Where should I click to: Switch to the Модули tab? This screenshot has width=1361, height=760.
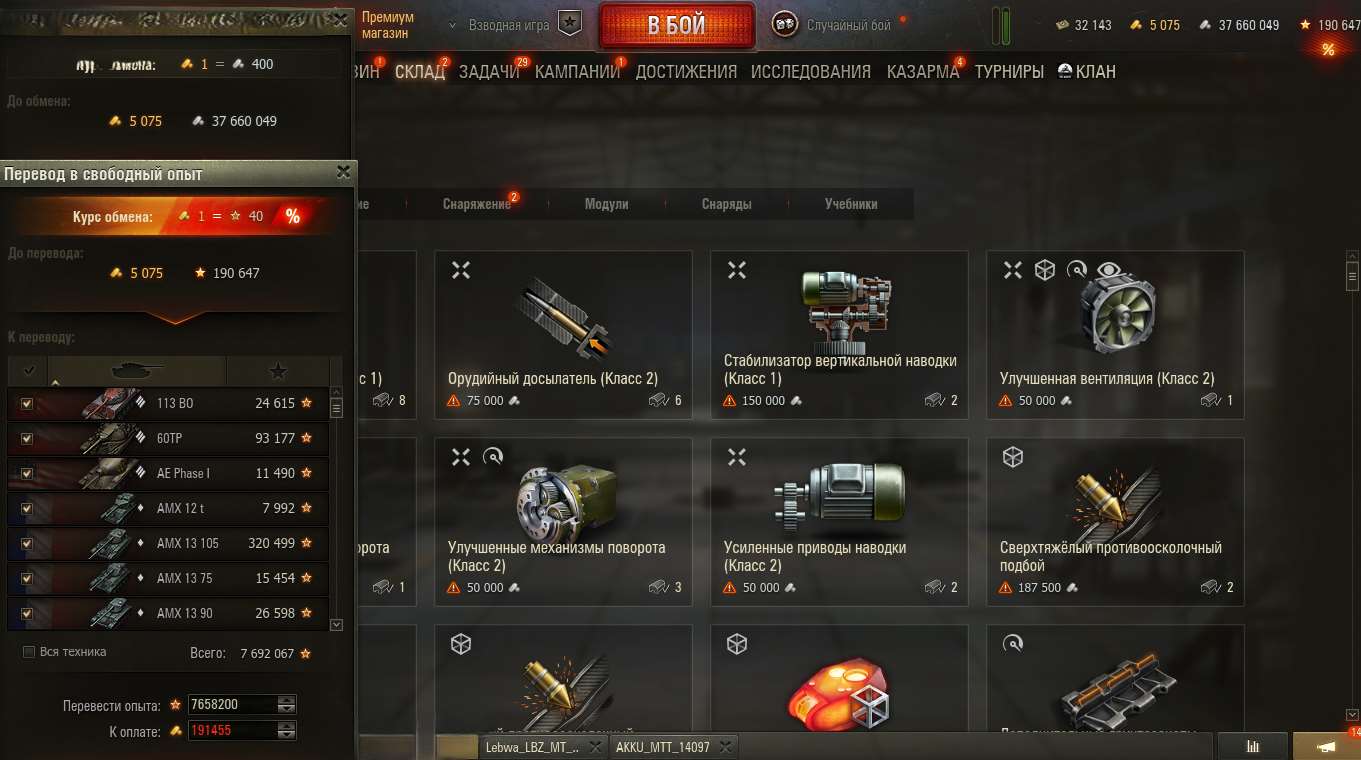click(x=606, y=204)
